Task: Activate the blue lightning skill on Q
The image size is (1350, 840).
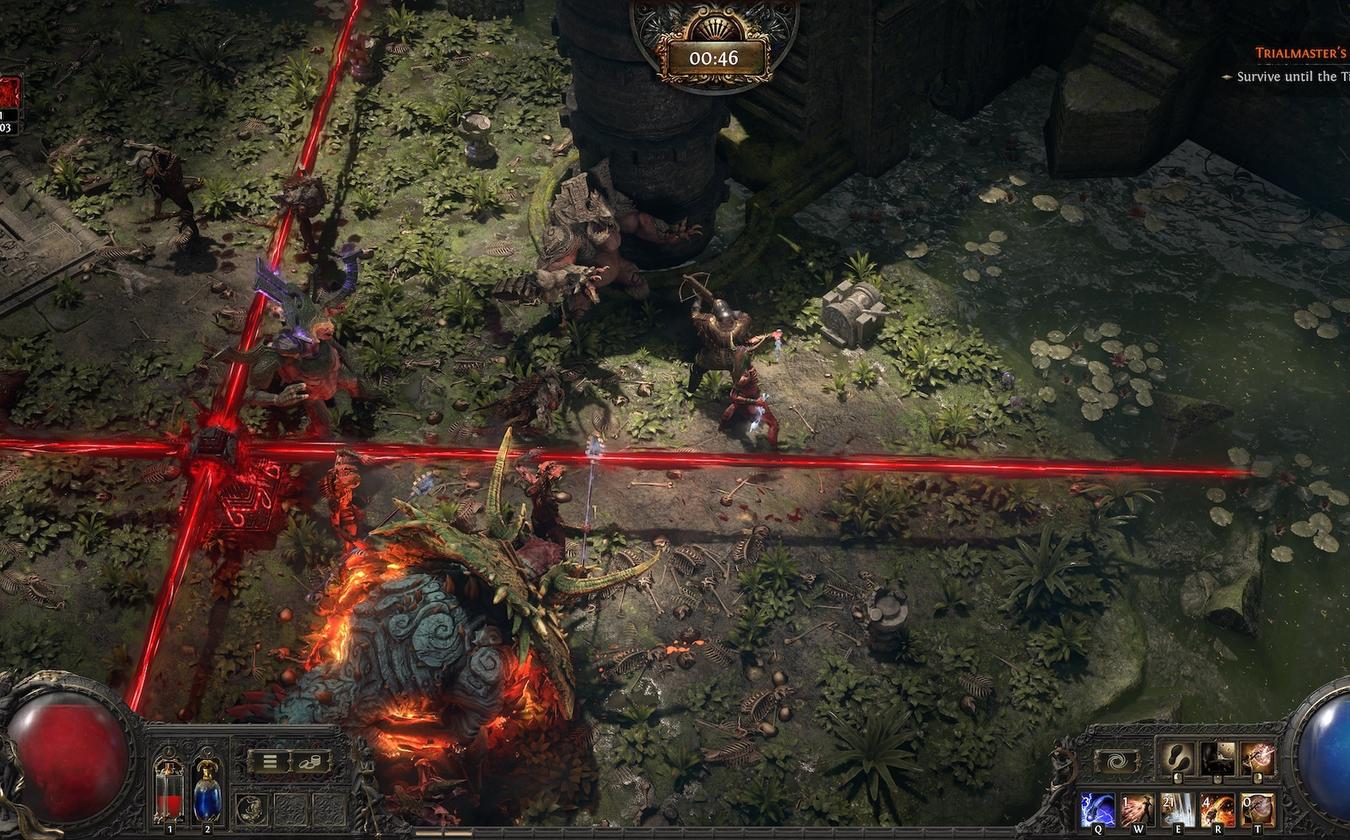Action: click(1097, 809)
